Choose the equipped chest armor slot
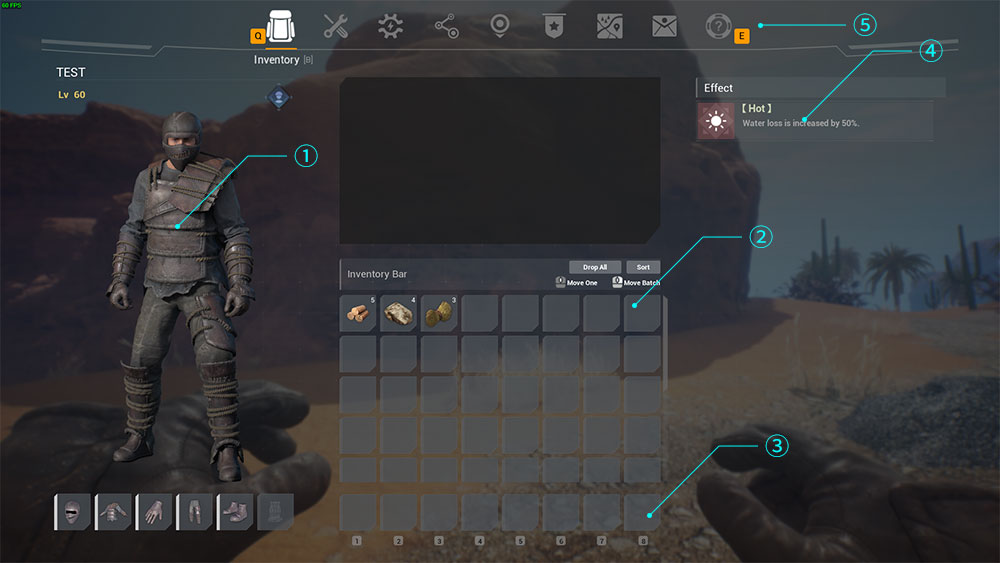Screen dimensions: 1000x563 point(113,512)
